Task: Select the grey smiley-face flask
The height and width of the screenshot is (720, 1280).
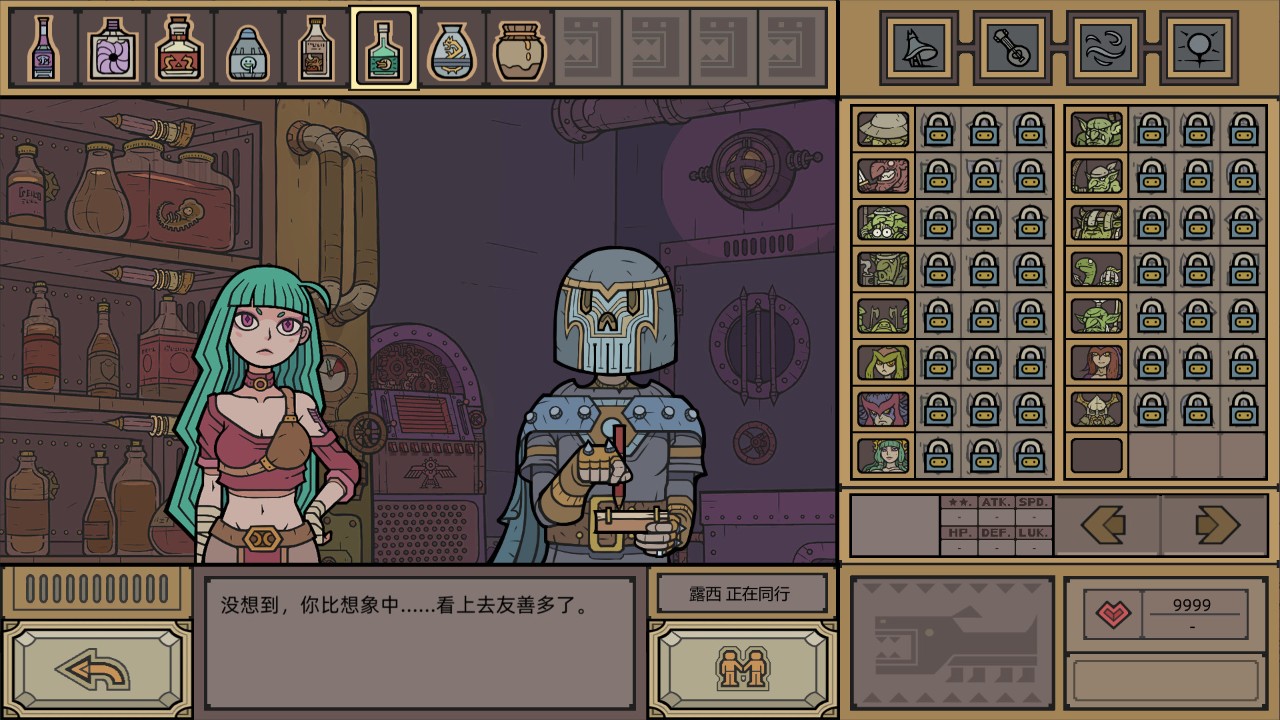Action: pos(247,48)
